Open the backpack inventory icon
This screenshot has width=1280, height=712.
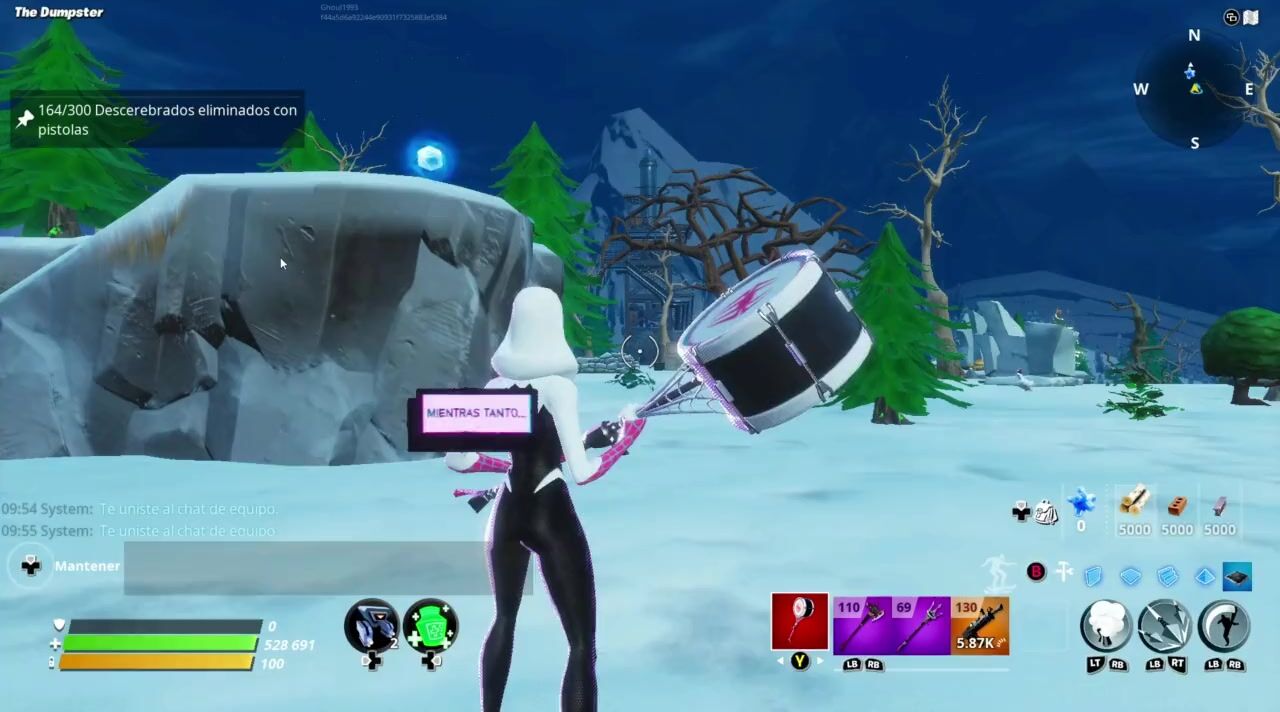coord(1046,513)
